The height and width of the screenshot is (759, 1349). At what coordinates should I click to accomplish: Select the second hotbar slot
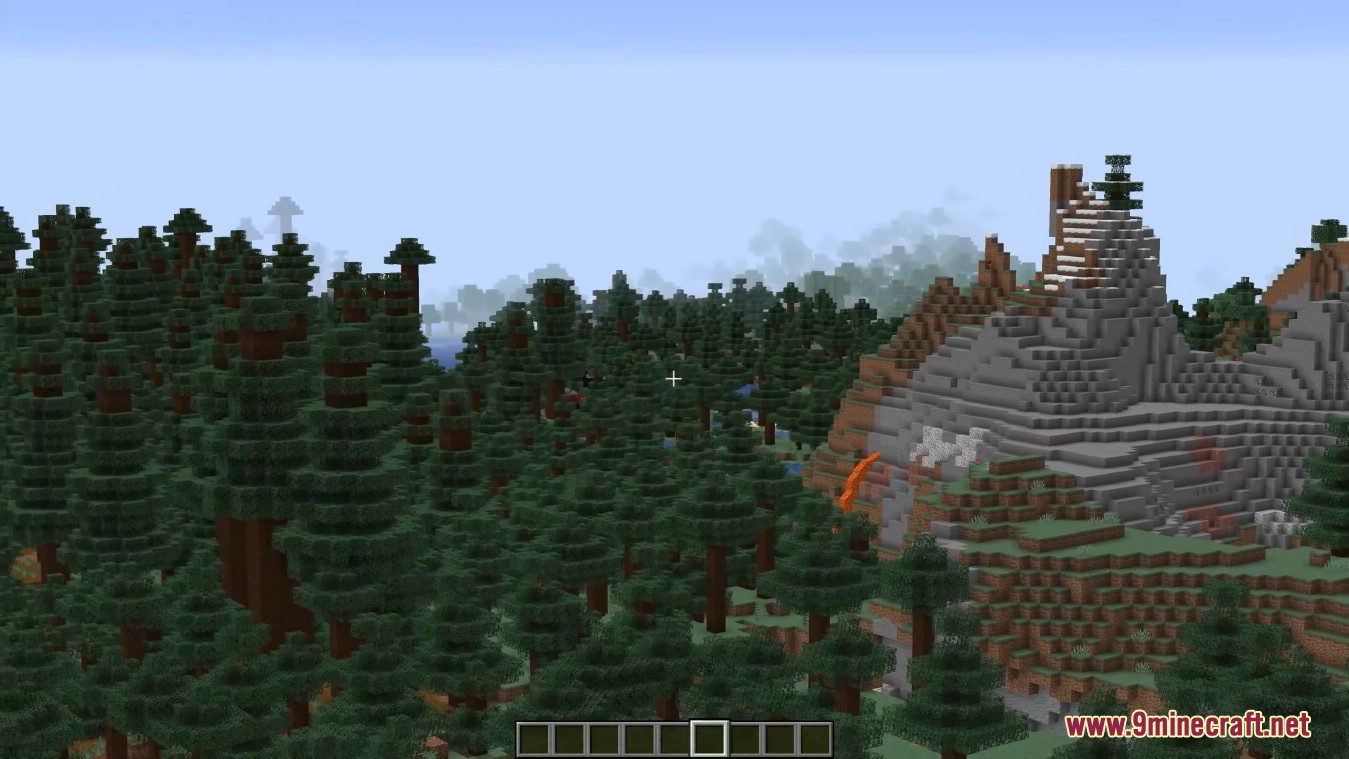571,738
